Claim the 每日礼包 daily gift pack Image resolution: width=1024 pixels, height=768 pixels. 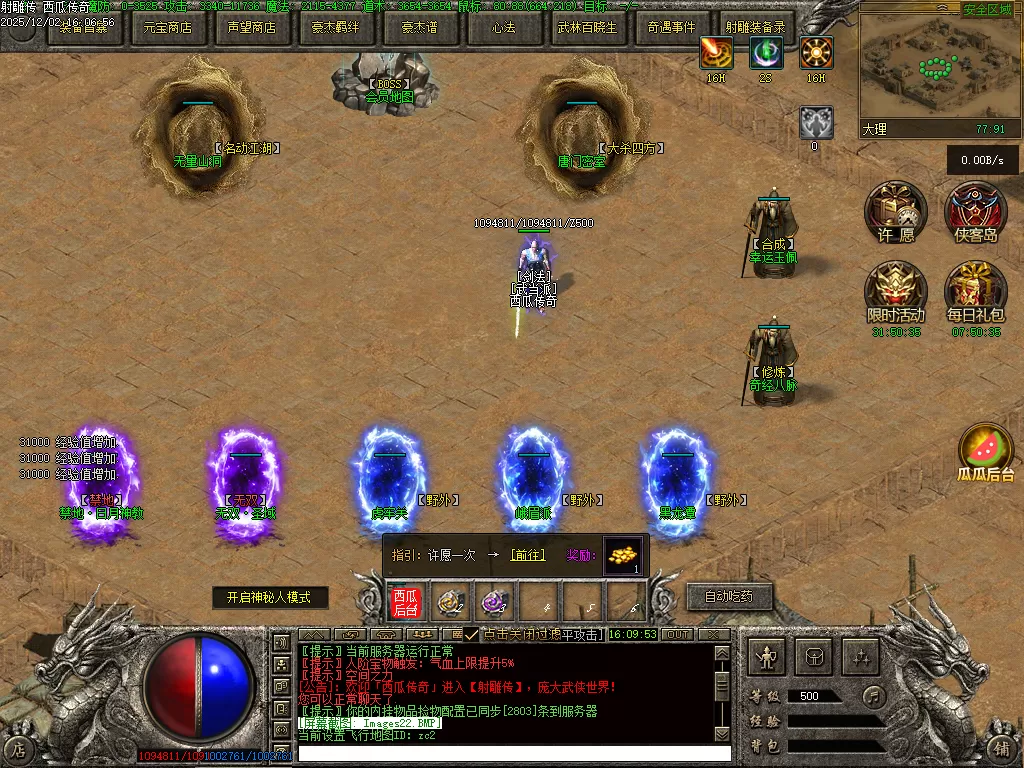(975, 290)
